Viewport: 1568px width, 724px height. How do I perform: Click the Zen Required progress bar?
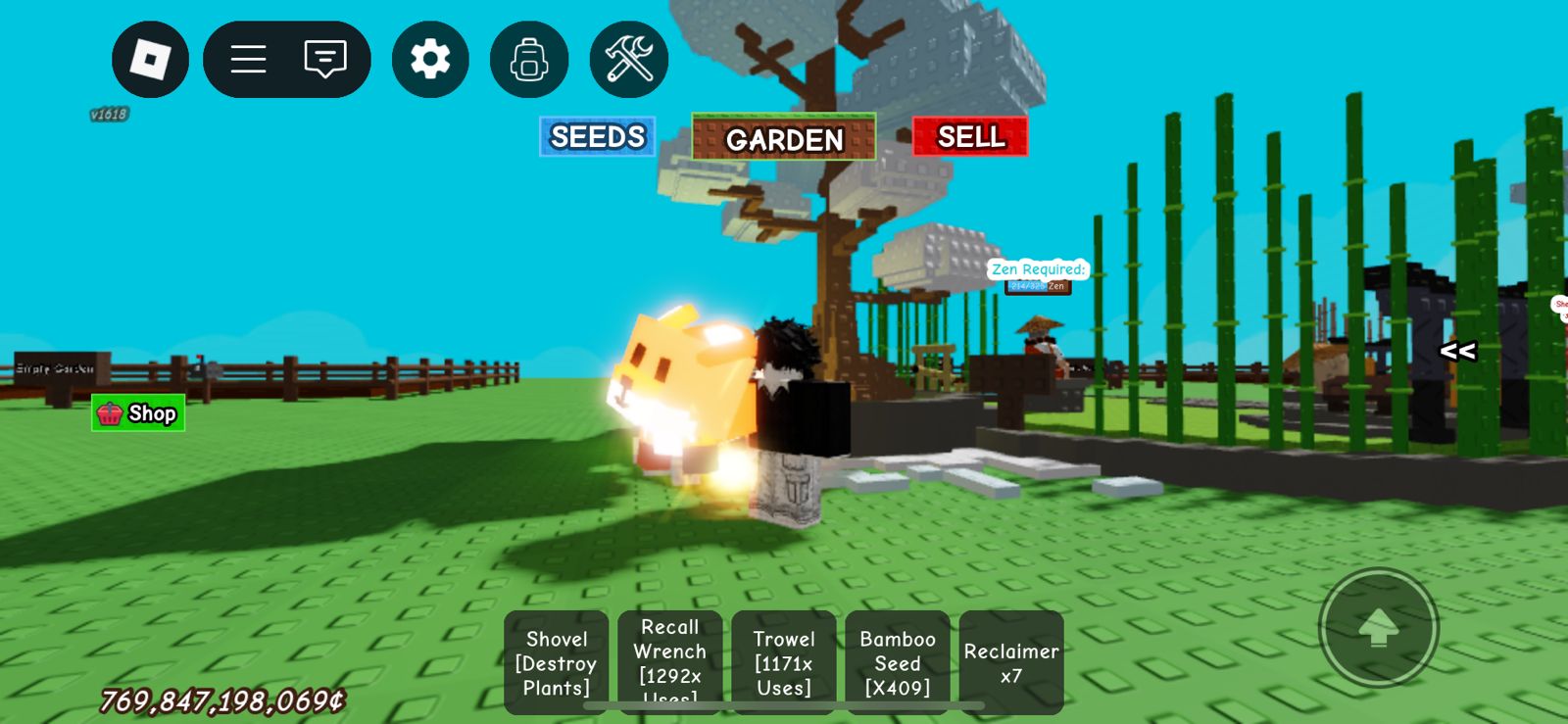pyautogui.click(x=1037, y=285)
